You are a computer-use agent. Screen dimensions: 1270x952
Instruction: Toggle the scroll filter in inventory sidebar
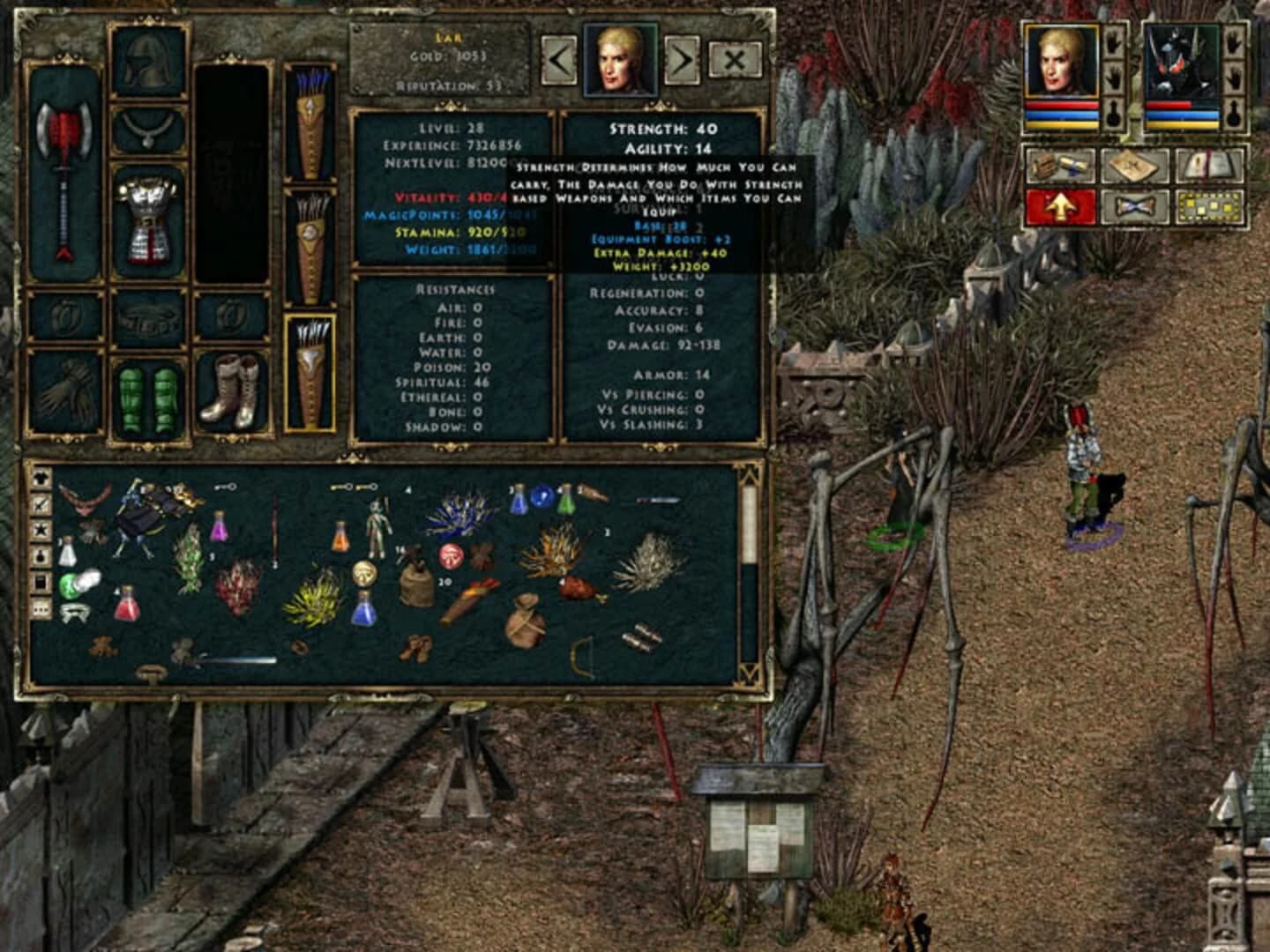point(40,580)
